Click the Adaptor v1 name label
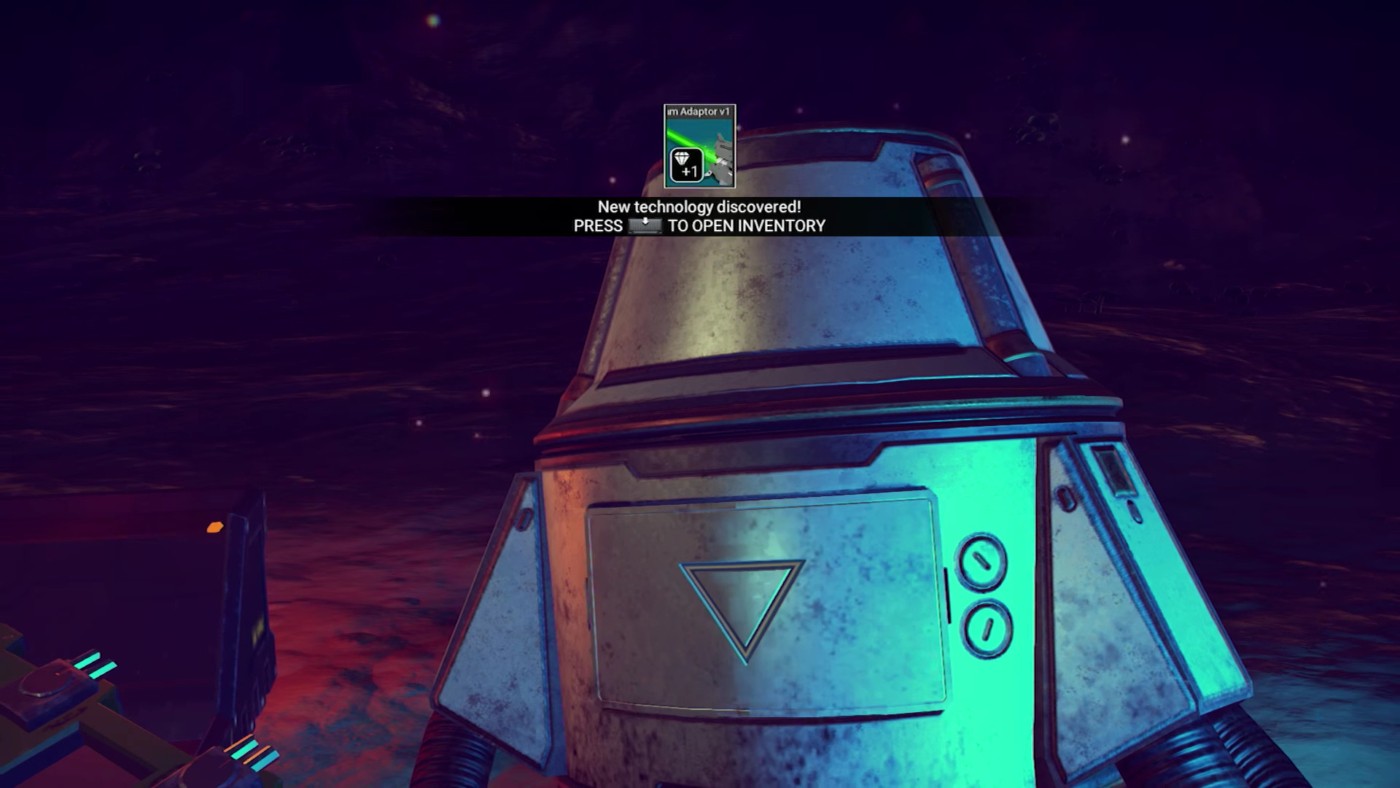Image resolution: width=1400 pixels, height=788 pixels. [699, 111]
